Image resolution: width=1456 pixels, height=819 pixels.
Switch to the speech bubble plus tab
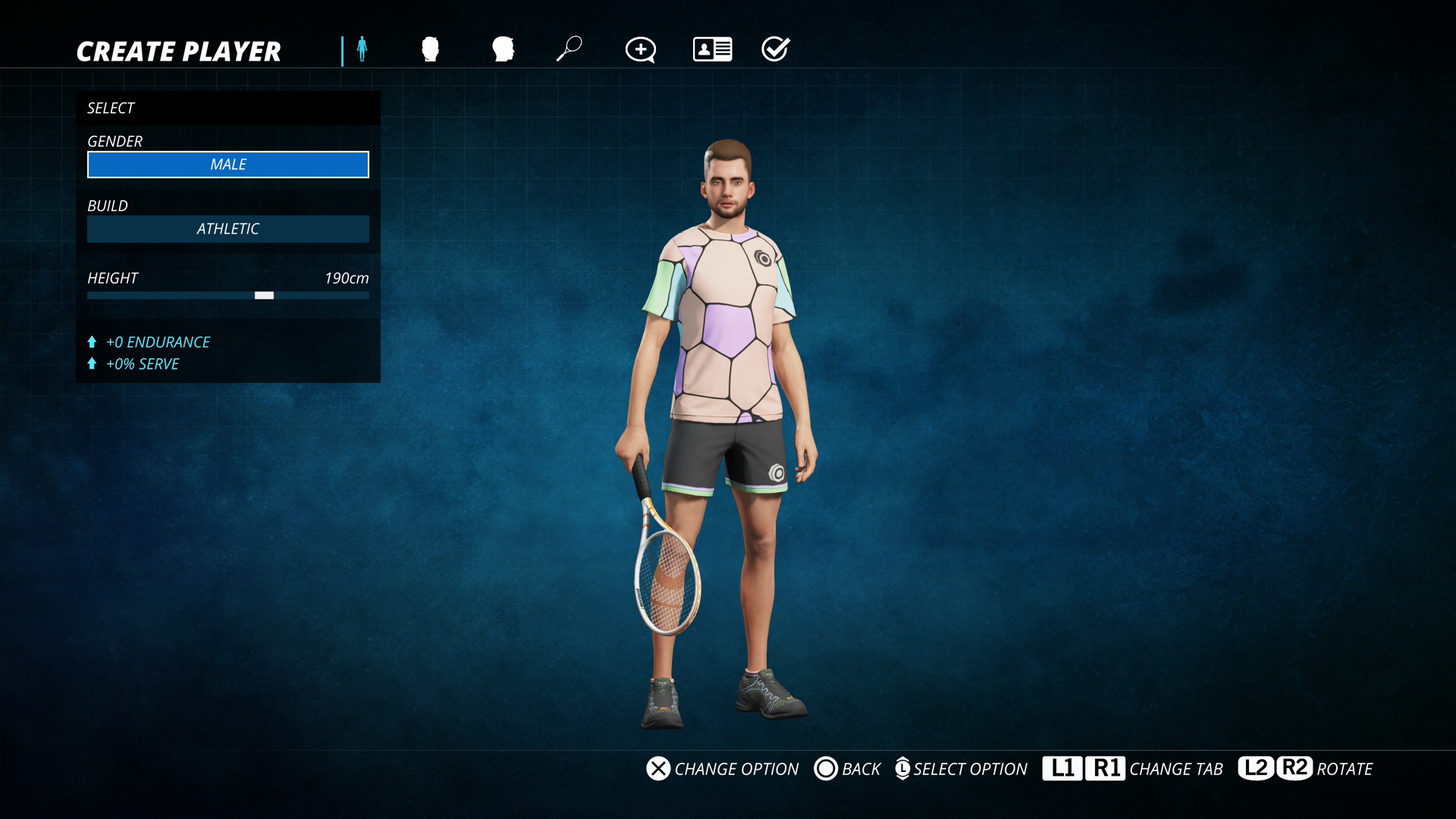click(x=640, y=50)
